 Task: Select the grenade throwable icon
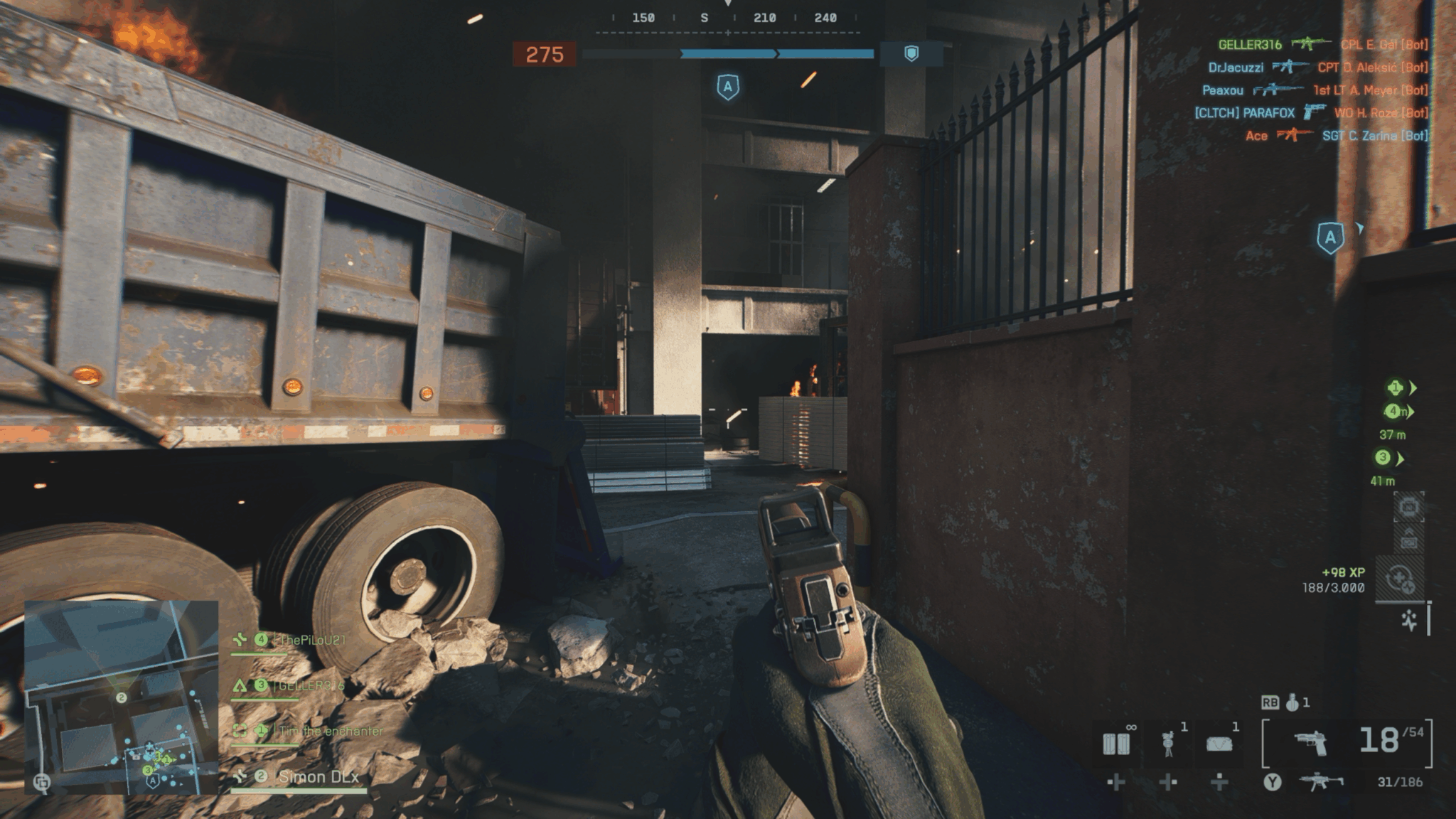pos(1292,702)
